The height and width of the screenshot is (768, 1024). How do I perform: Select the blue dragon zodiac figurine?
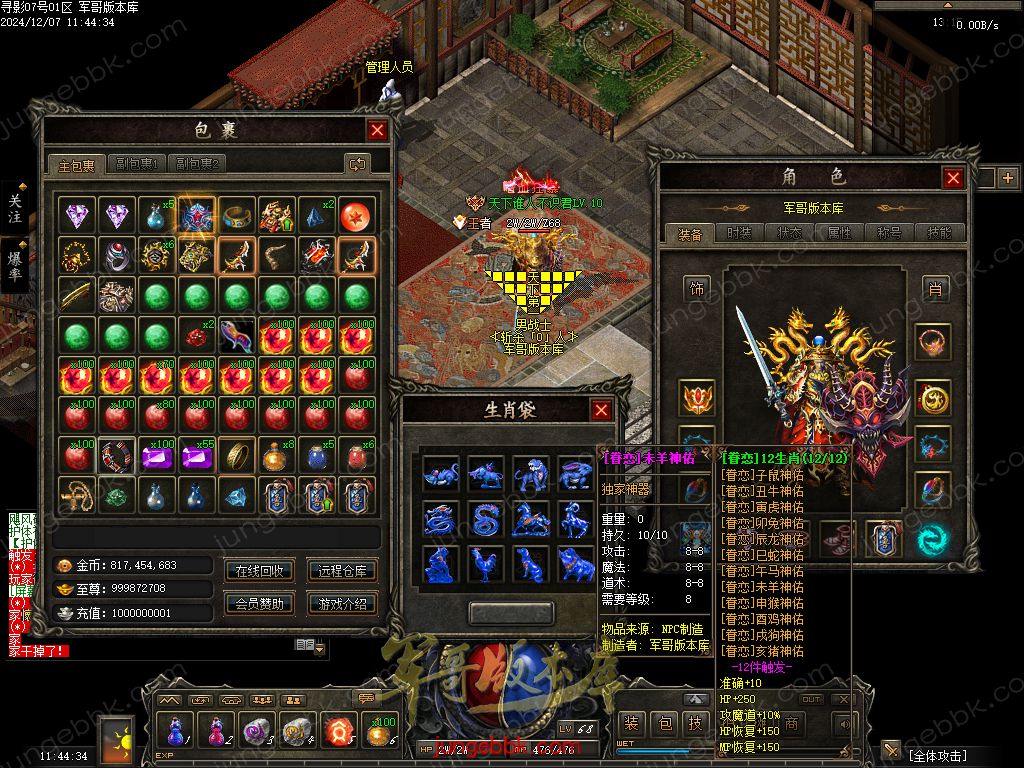[441, 519]
